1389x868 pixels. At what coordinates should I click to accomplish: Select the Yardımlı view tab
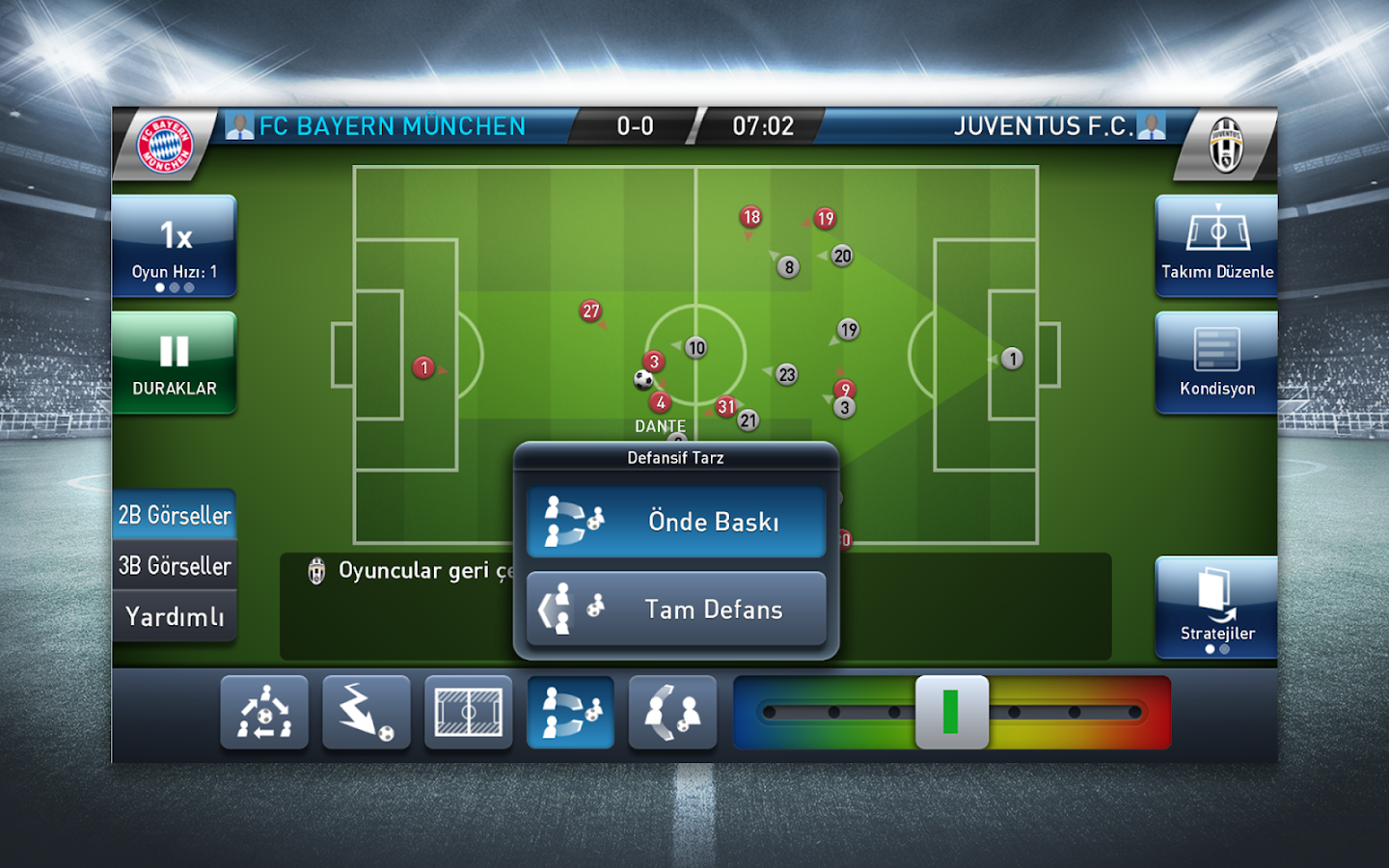coord(175,616)
